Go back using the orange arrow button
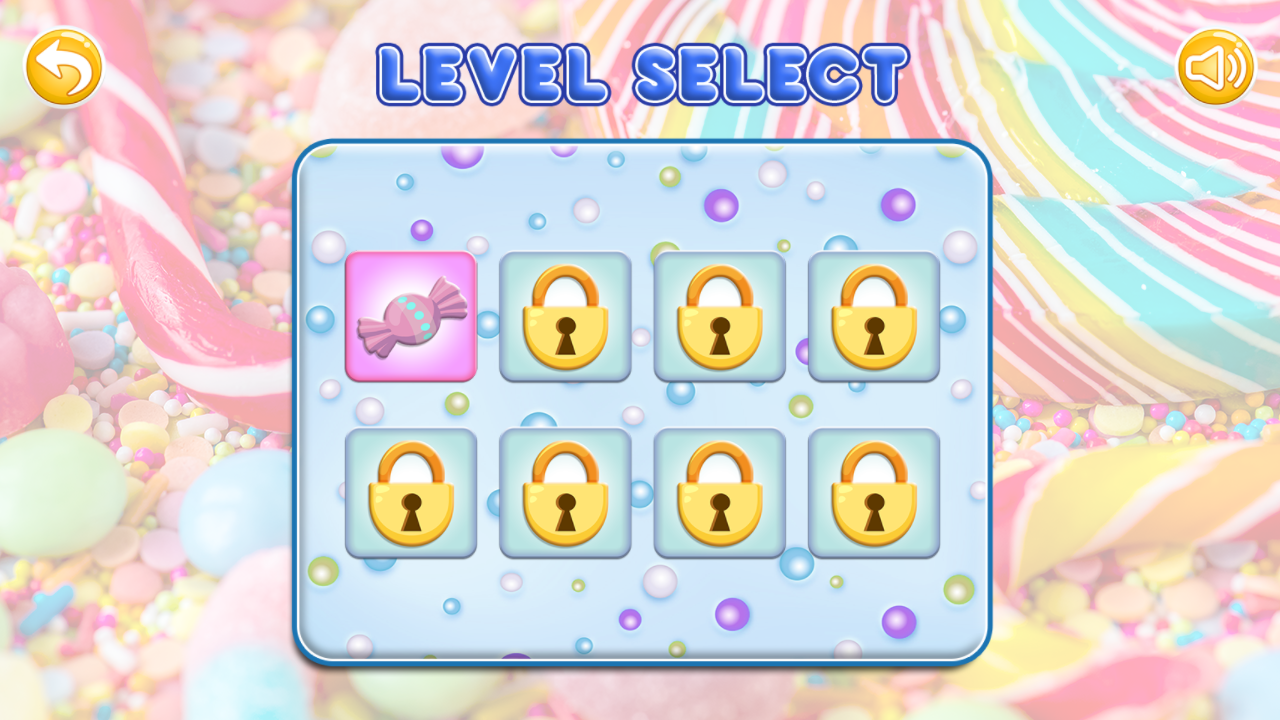Viewport: 1280px width, 720px height. pyautogui.click(x=64, y=66)
